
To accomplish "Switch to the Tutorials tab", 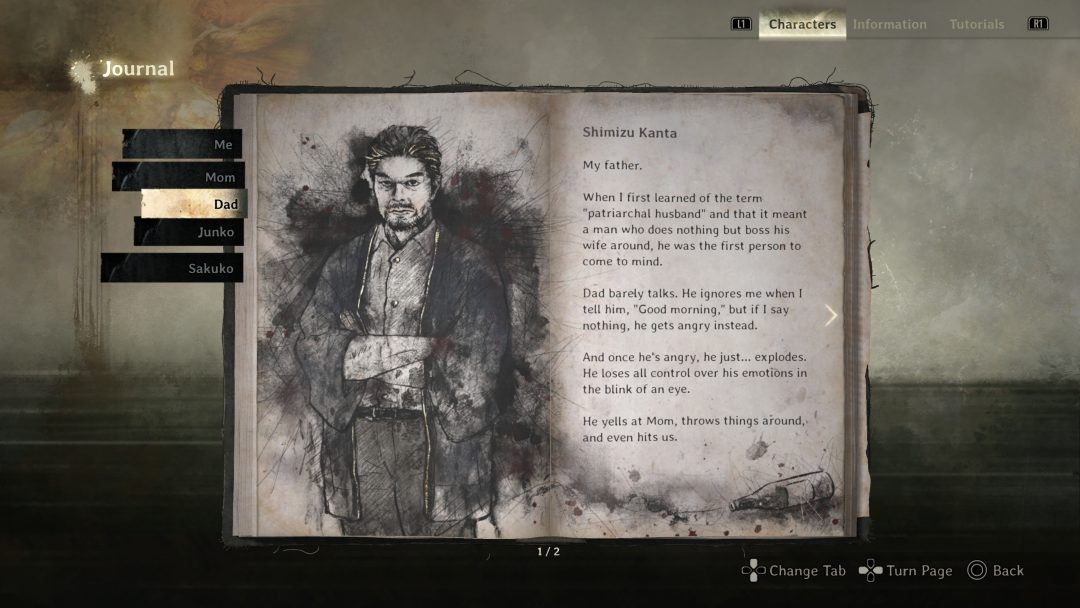I will (976, 24).
